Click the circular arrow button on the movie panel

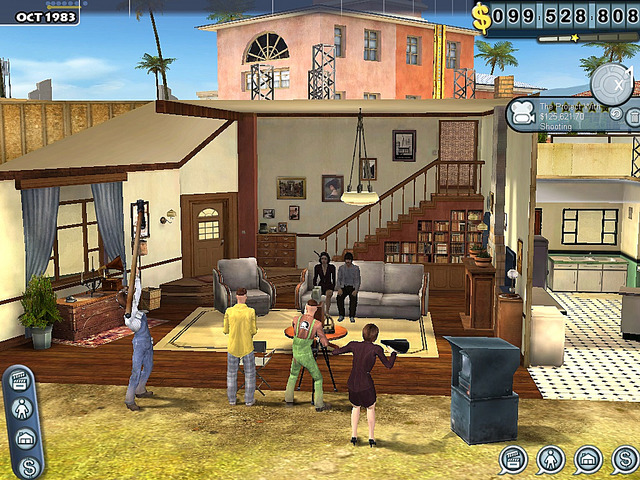pos(617,113)
